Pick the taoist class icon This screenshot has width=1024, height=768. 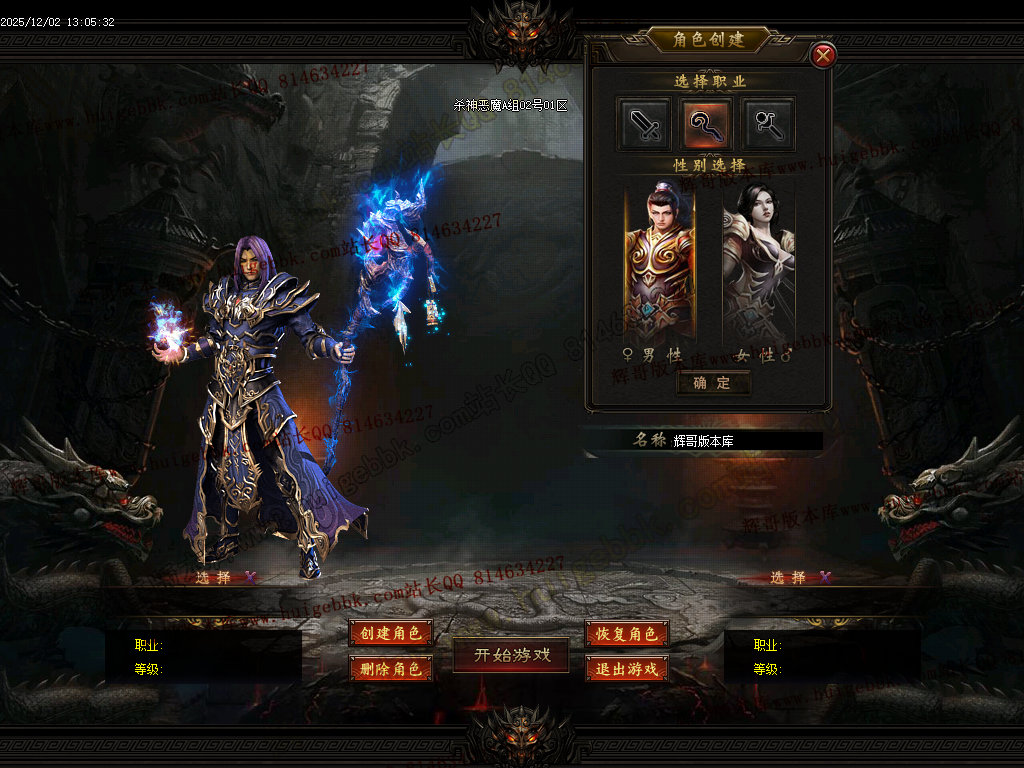click(x=769, y=125)
